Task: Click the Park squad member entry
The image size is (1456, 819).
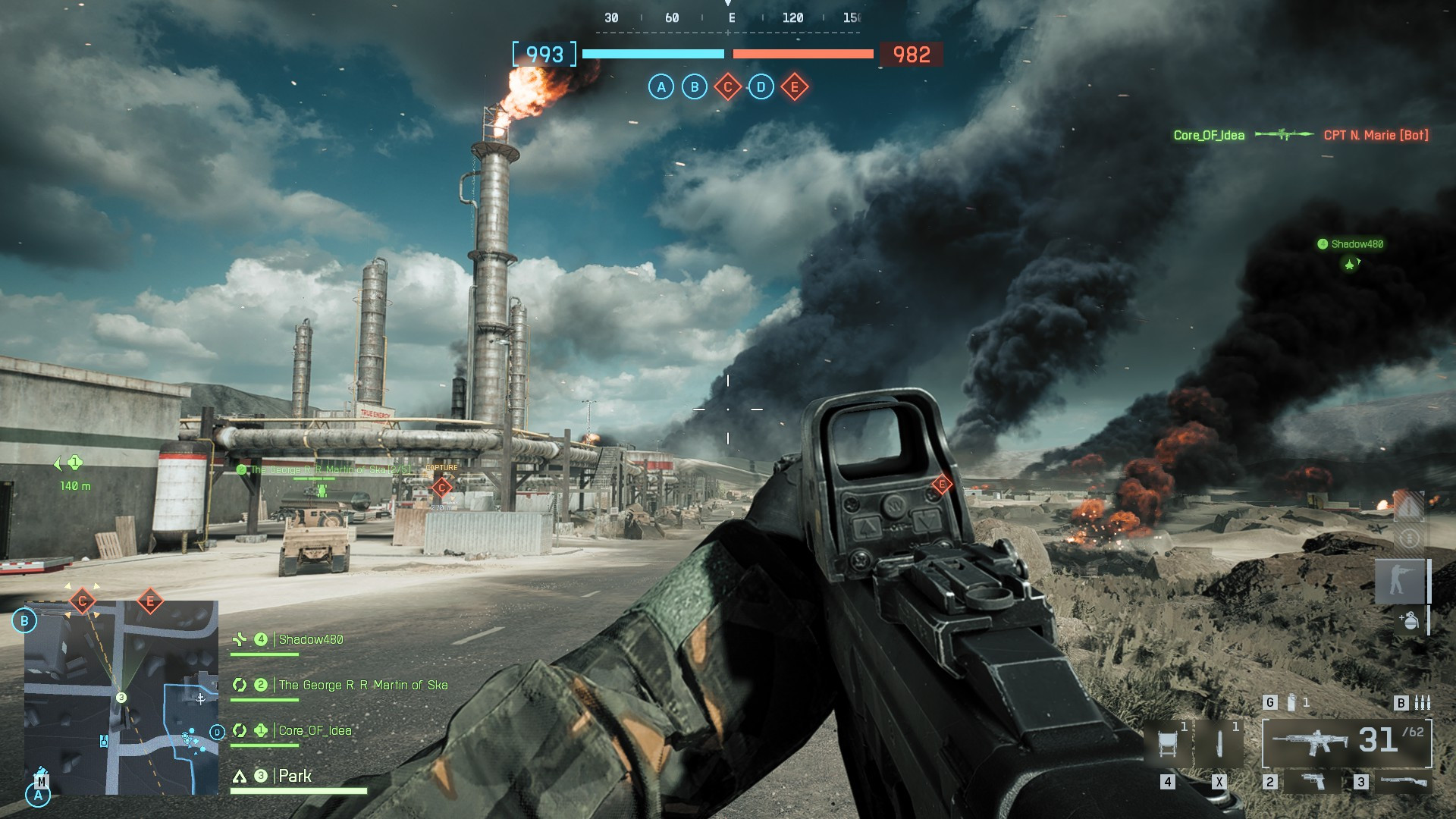Action: 297,777
